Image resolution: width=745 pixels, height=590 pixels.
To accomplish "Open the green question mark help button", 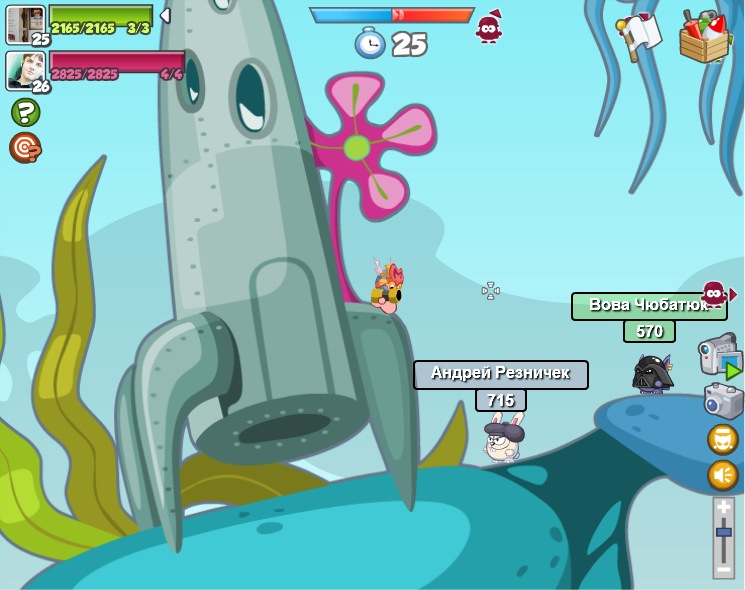I will point(25,112).
